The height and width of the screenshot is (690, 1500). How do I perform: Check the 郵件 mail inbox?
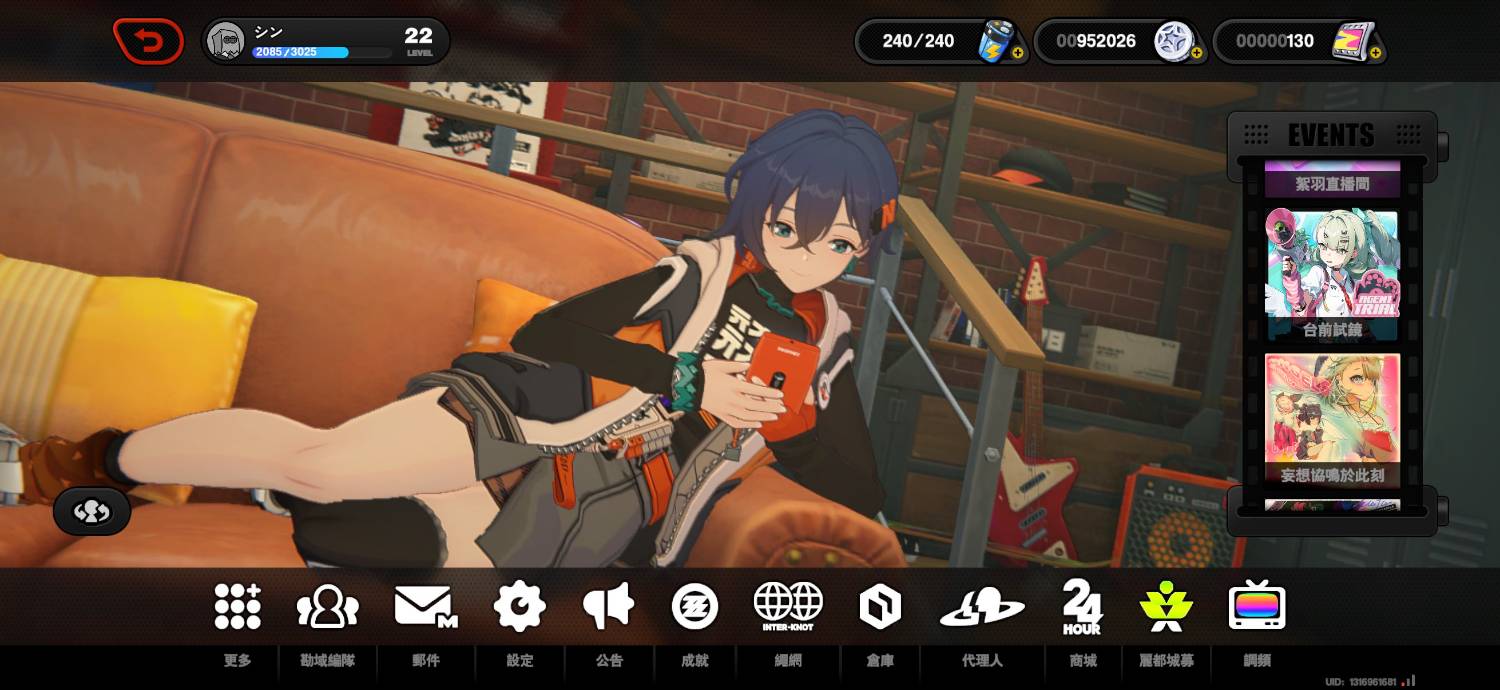(x=425, y=607)
